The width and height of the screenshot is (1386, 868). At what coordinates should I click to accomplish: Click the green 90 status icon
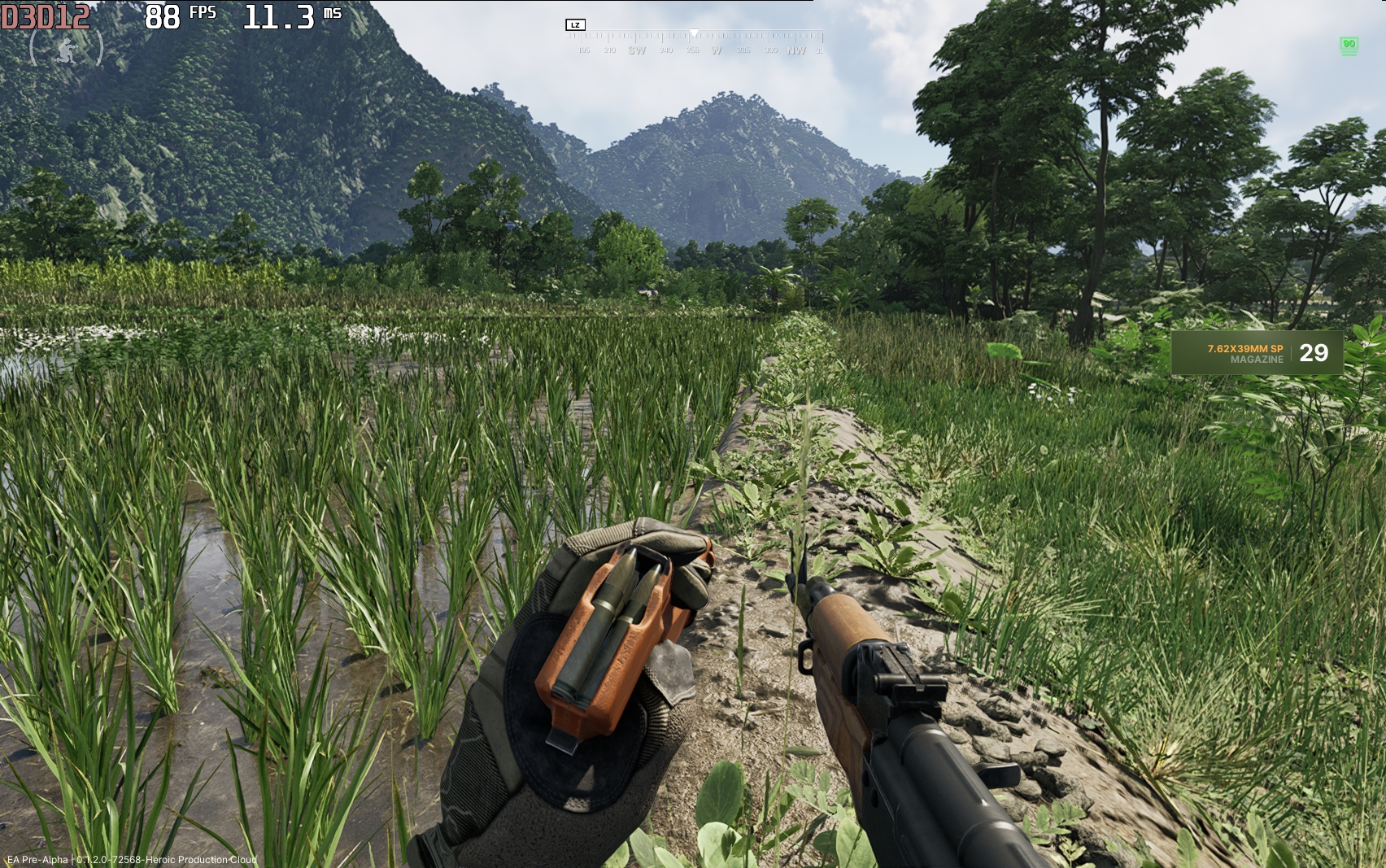click(1349, 46)
